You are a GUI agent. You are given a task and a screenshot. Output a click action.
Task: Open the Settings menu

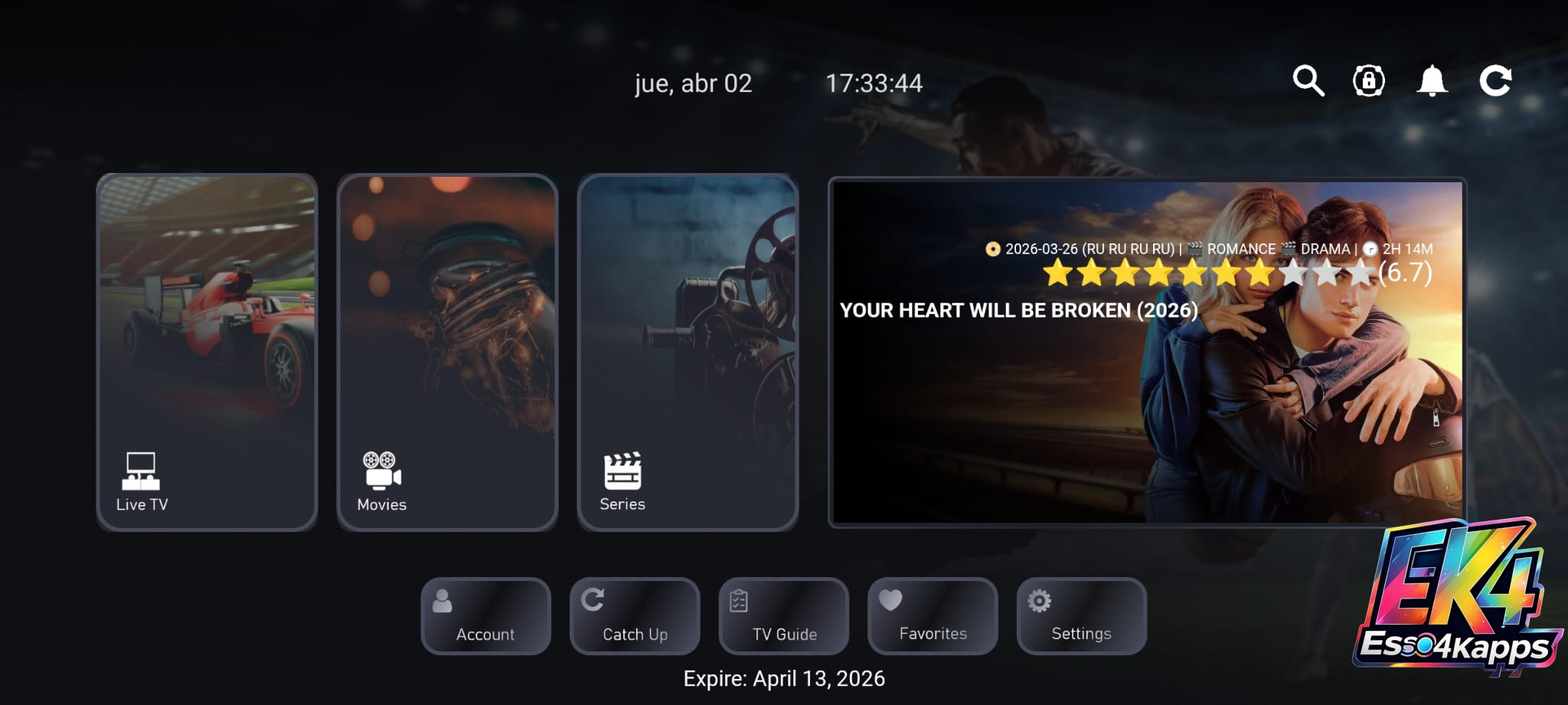[1081, 616]
